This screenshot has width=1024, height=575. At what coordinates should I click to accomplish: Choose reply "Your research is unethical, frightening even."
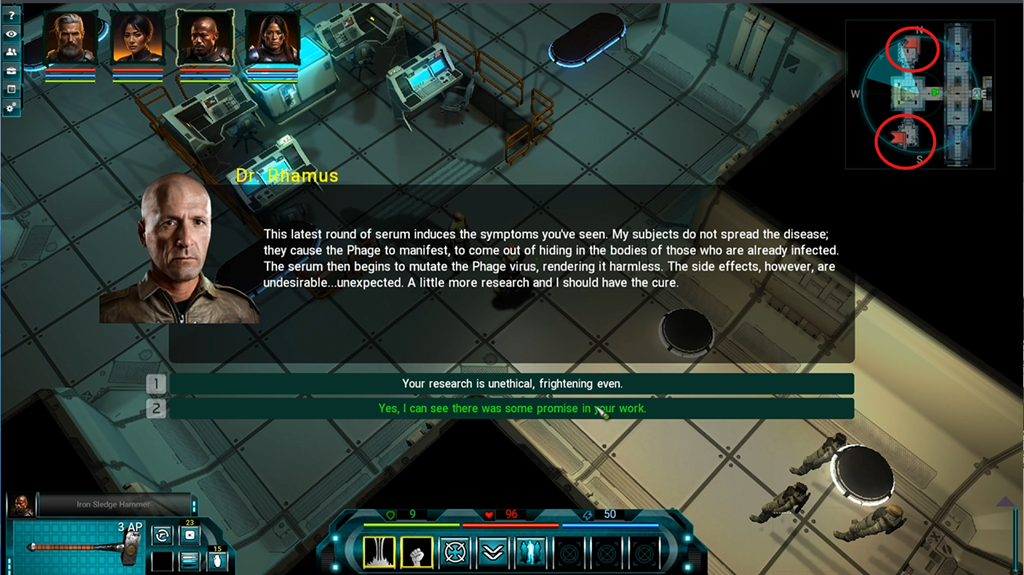[512, 384]
